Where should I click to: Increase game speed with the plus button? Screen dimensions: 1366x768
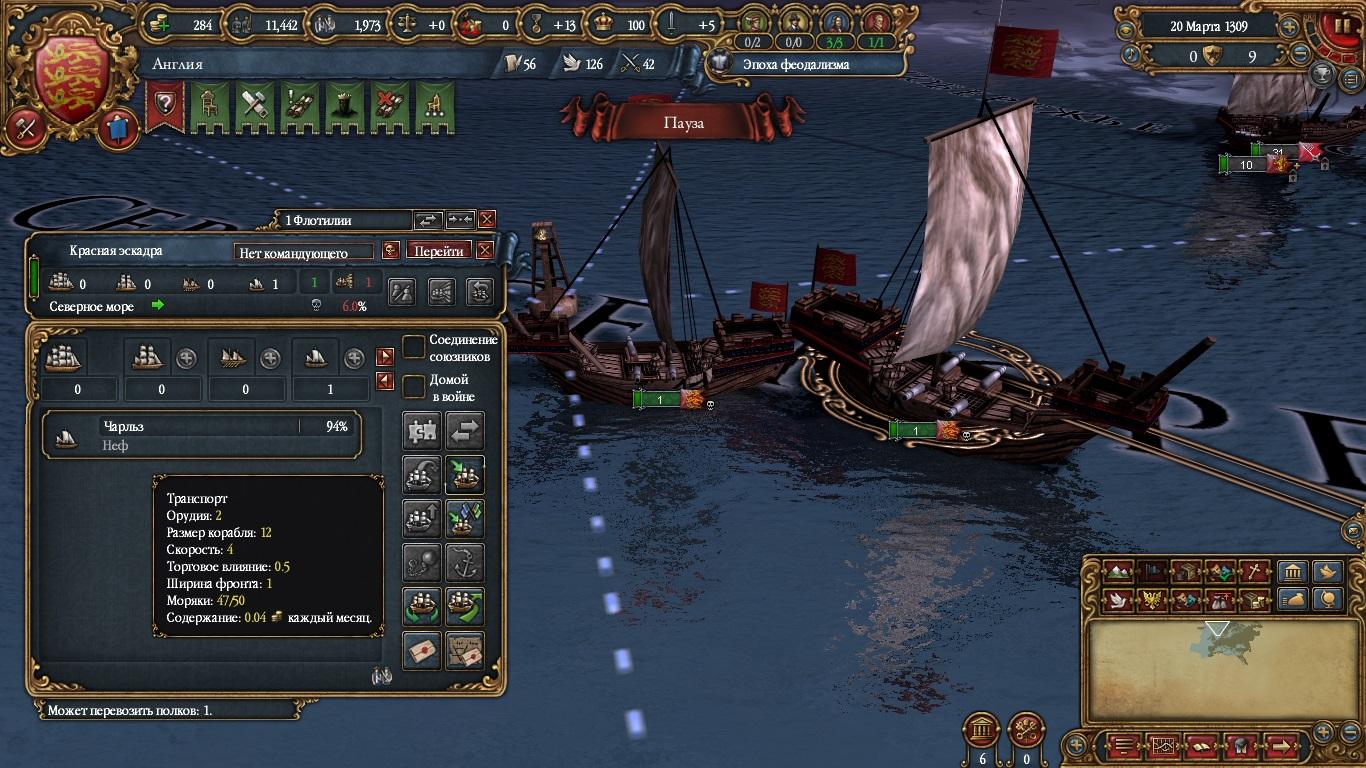(x=1289, y=27)
